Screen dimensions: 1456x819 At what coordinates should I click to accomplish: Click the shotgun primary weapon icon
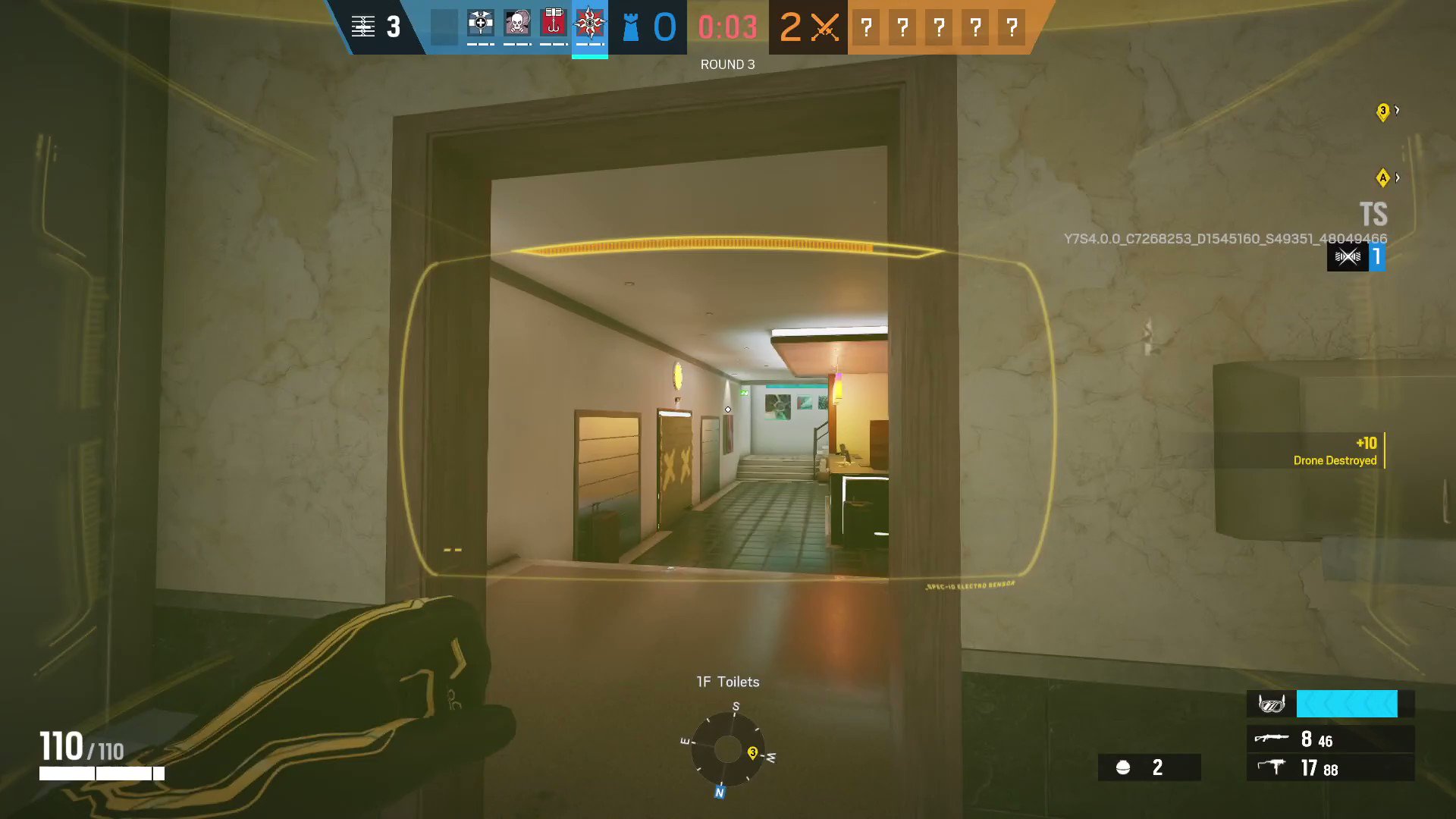1272,739
